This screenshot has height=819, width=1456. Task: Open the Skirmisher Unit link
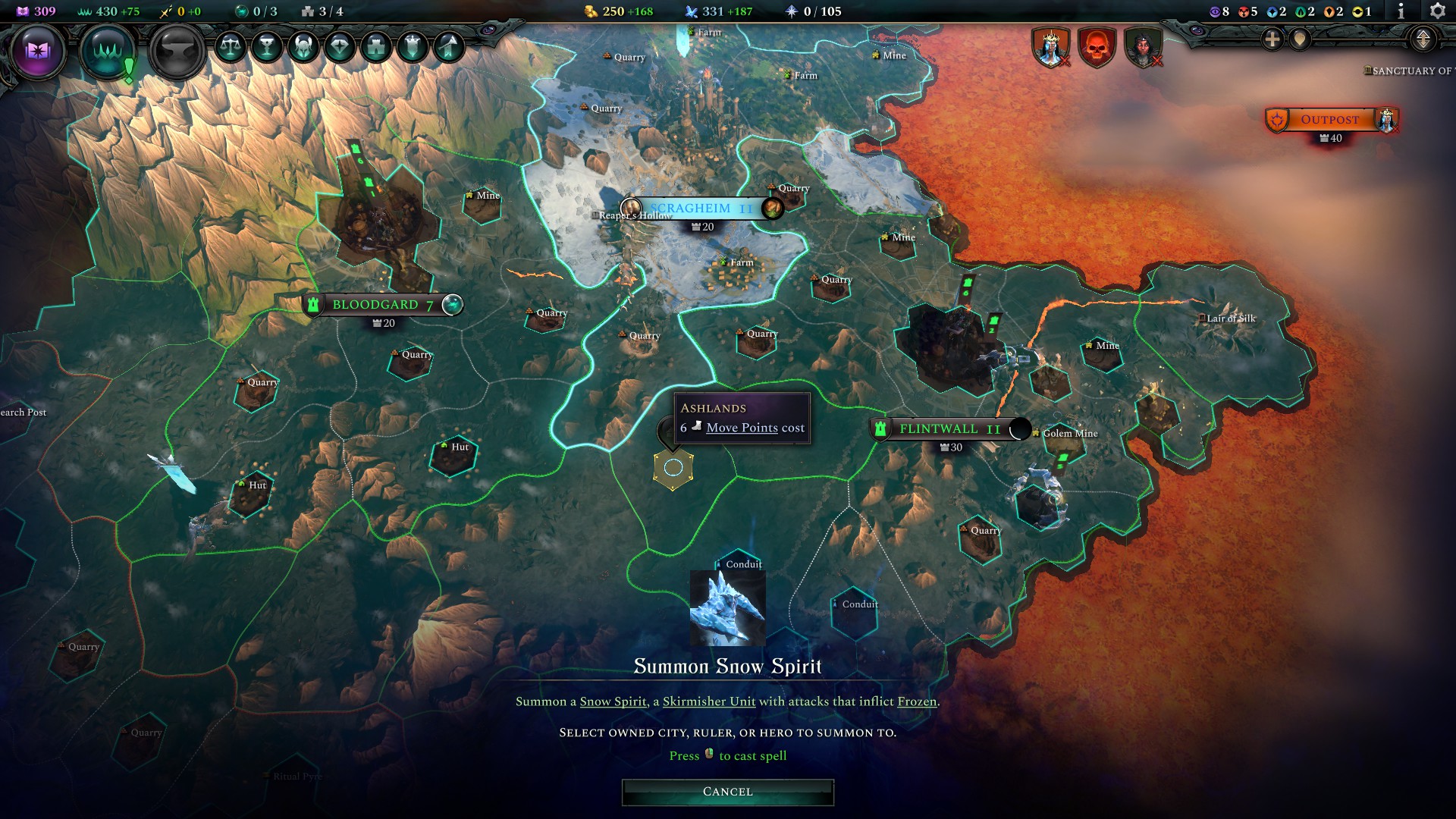709,701
